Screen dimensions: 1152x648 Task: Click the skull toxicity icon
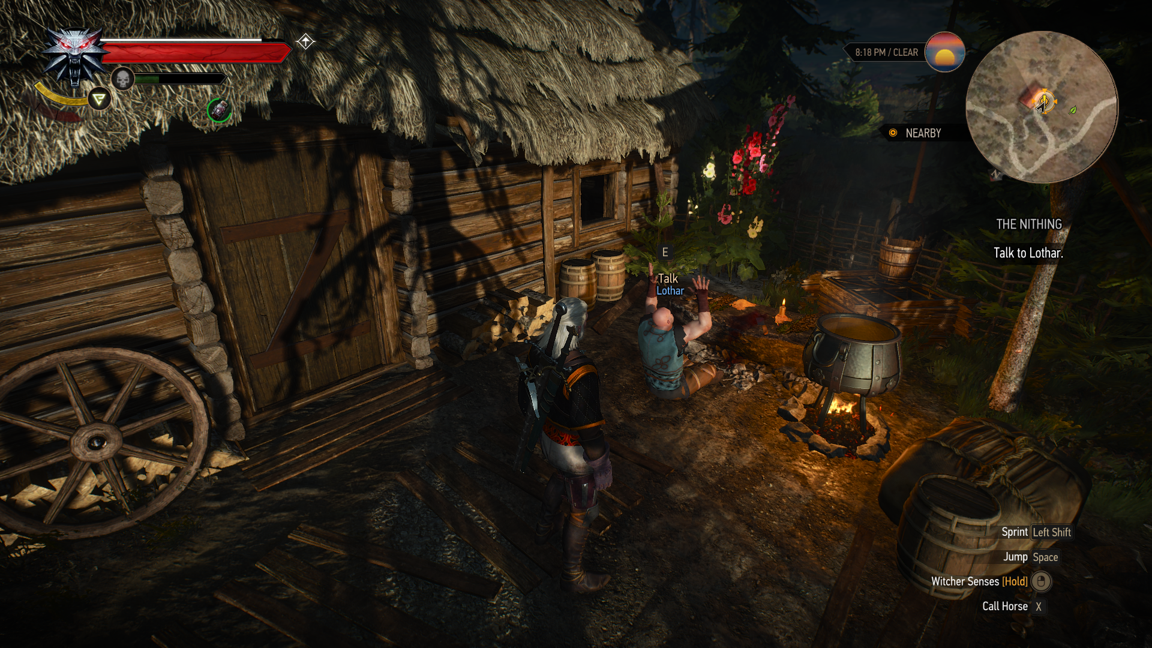click(x=123, y=79)
